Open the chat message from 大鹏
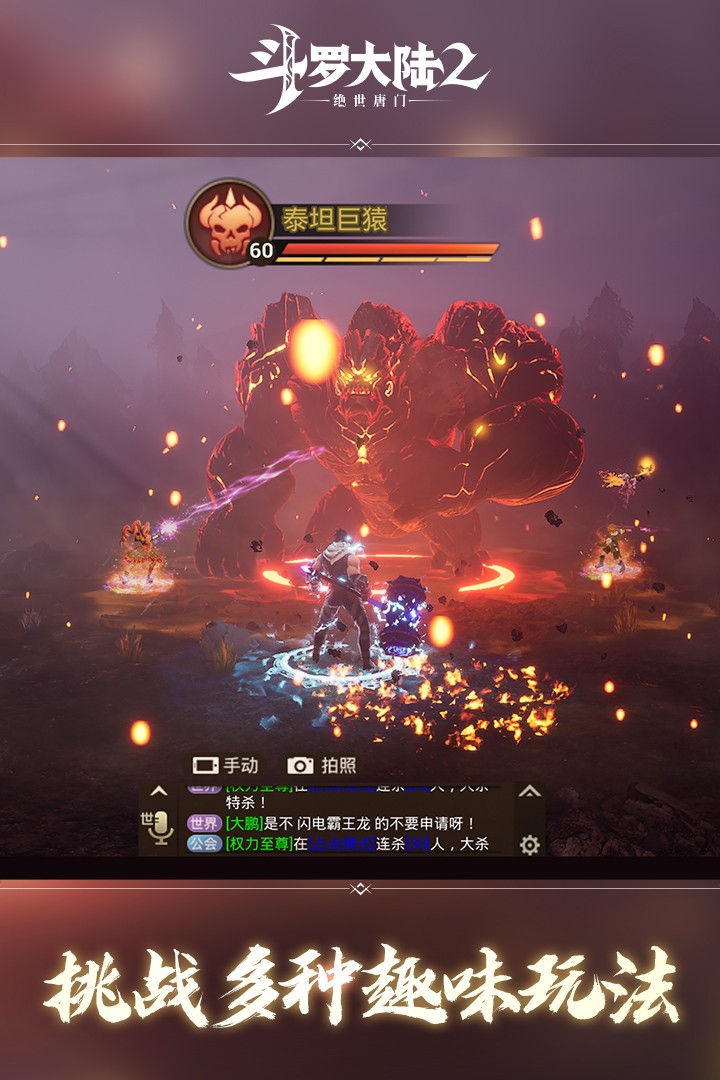This screenshot has width=720, height=1080. [x=350, y=823]
